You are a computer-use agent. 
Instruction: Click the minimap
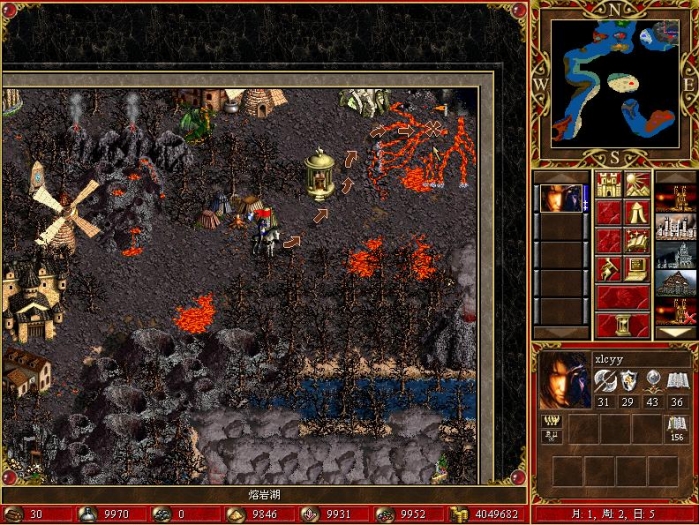[x=611, y=82]
